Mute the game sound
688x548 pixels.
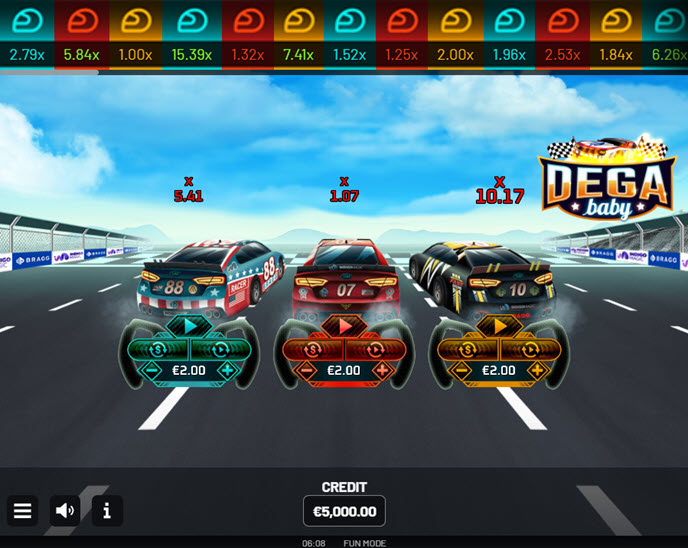tap(65, 511)
